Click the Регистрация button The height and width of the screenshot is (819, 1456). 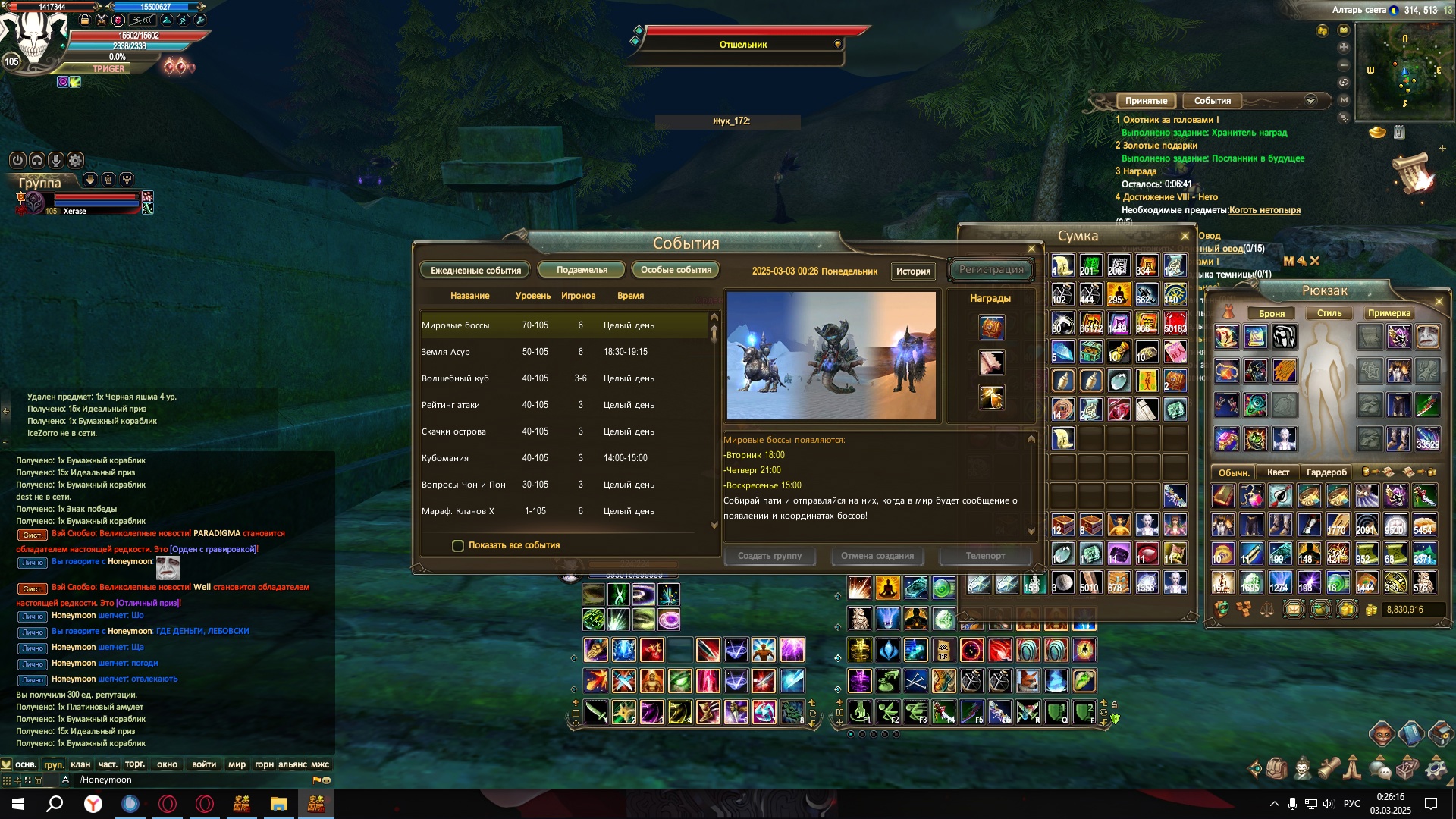[991, 270]
